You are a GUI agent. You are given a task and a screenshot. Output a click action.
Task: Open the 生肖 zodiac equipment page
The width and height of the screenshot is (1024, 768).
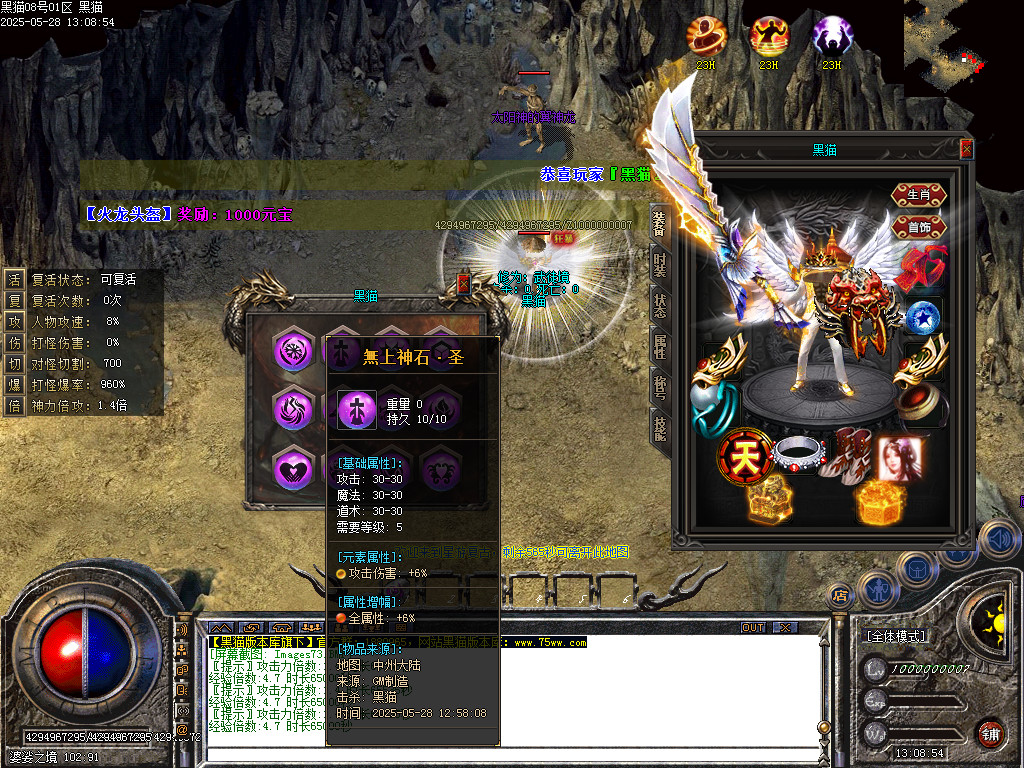(x=918, y=195)
